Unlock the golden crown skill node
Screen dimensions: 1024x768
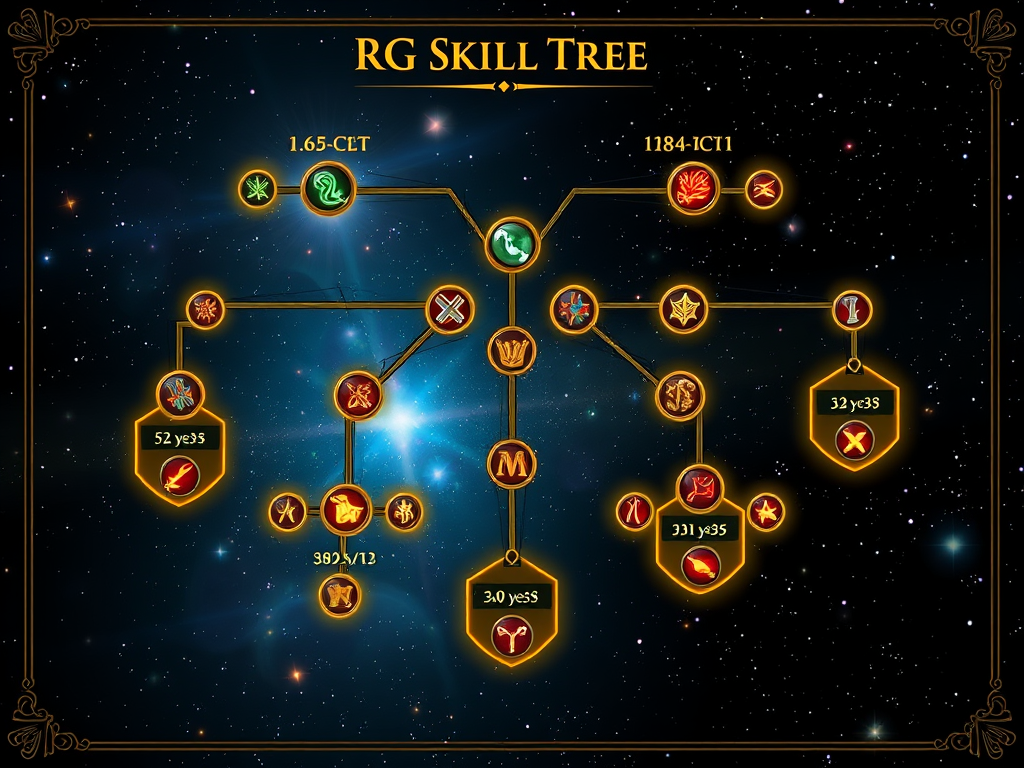click(512, 350)
